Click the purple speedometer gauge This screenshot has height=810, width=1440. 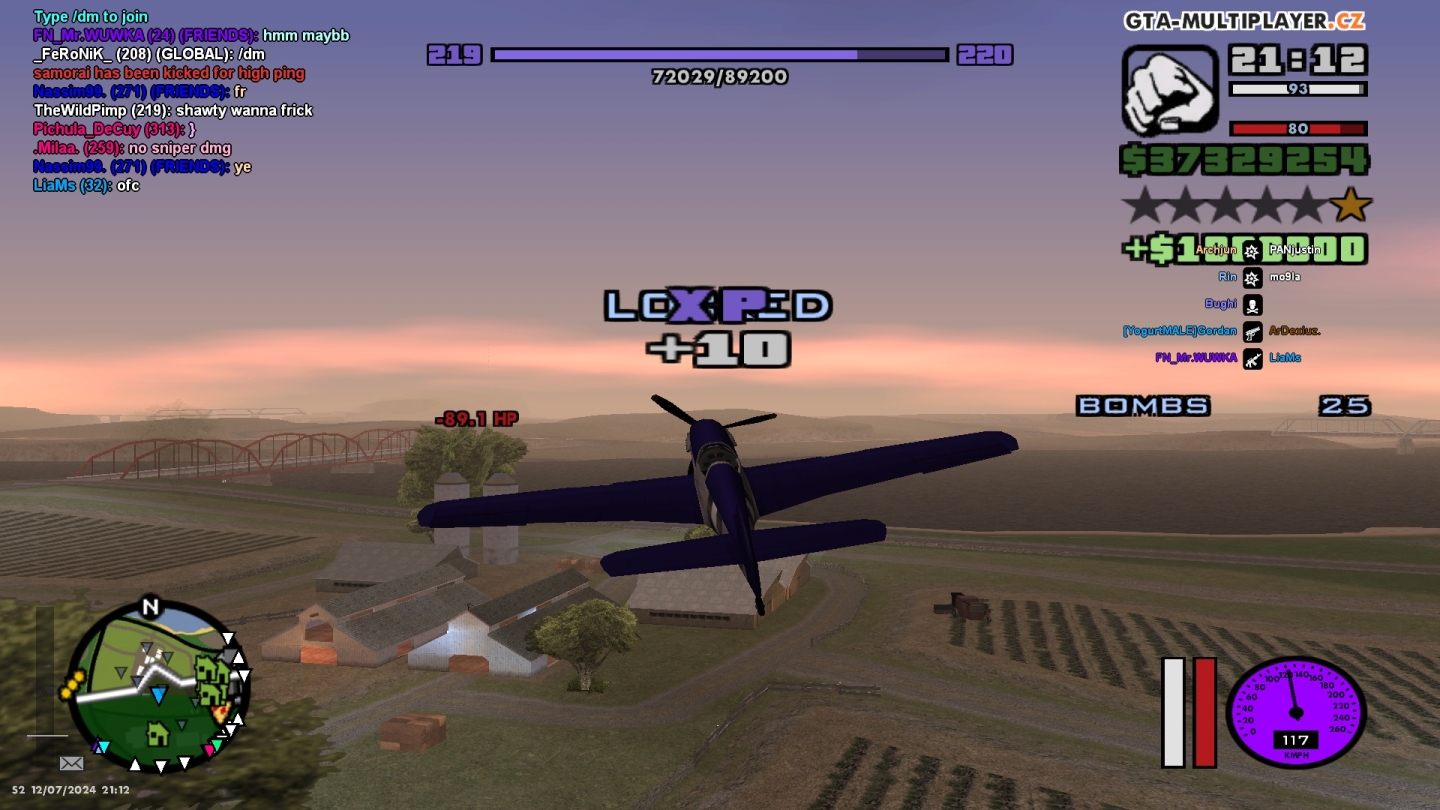point(1296,712)
